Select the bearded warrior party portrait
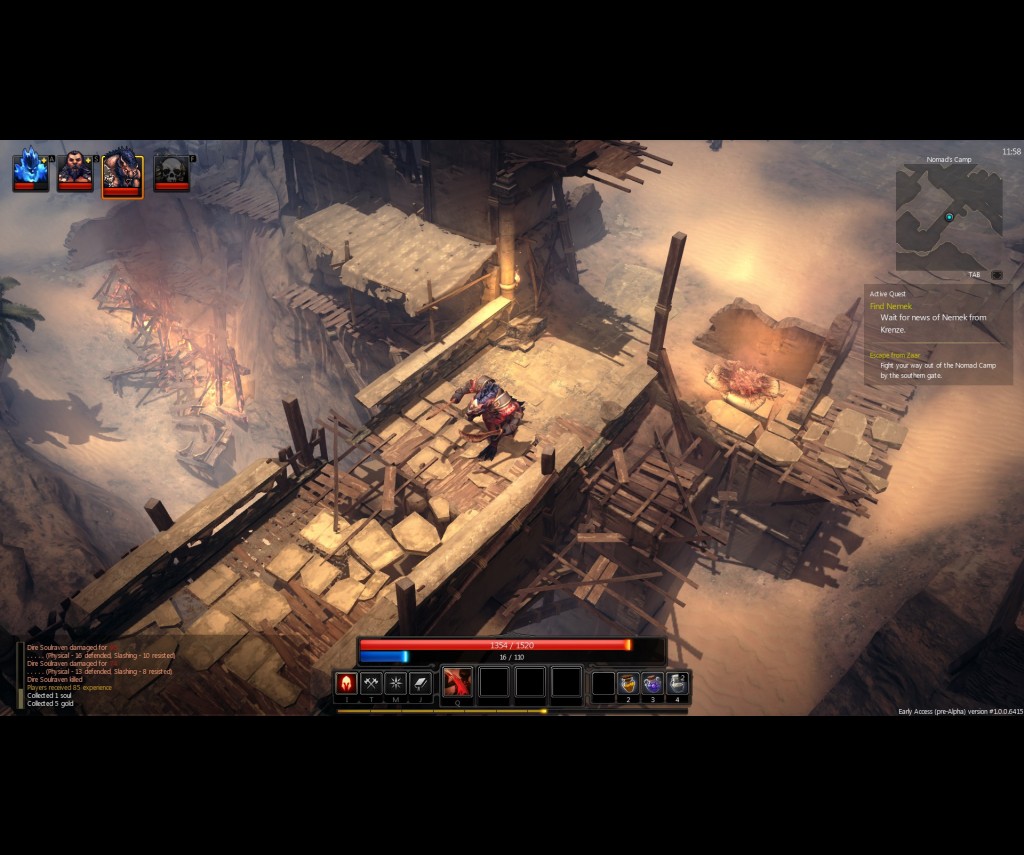1024x855 pixels. 75,168
